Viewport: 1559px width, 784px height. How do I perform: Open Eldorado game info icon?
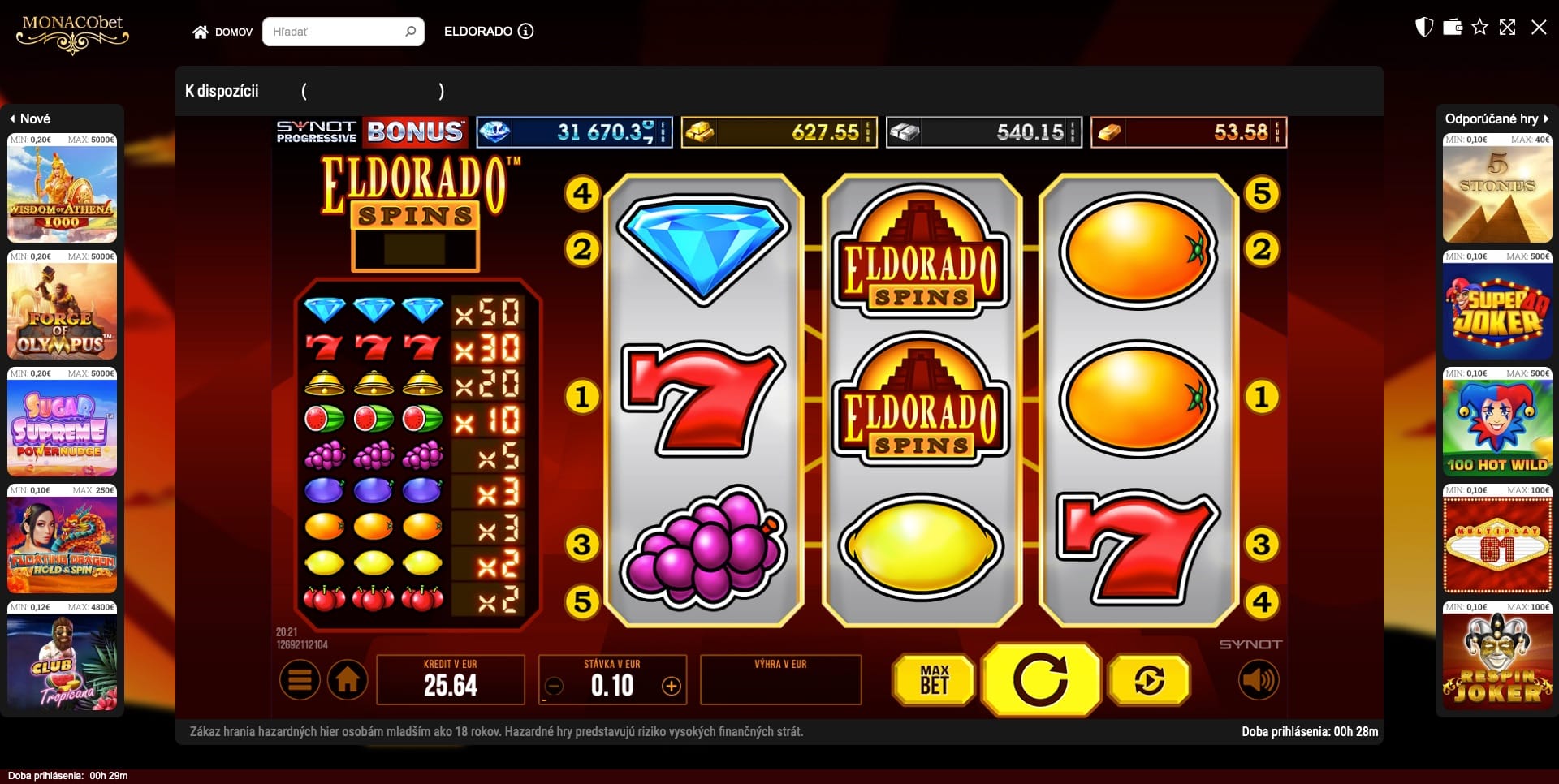pos(525,32)
